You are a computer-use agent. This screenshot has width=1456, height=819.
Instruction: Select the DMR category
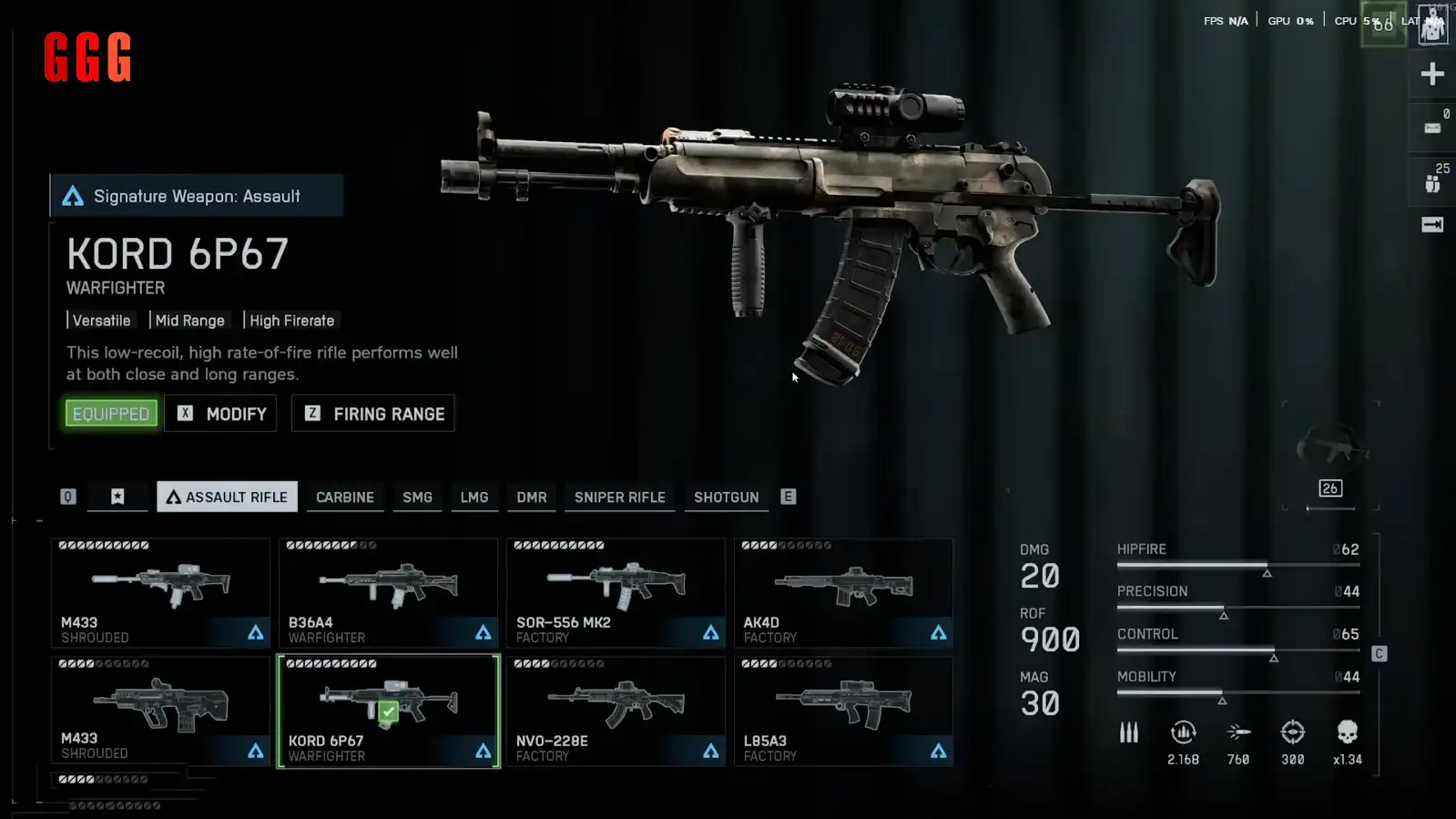(x=532, y=497)
